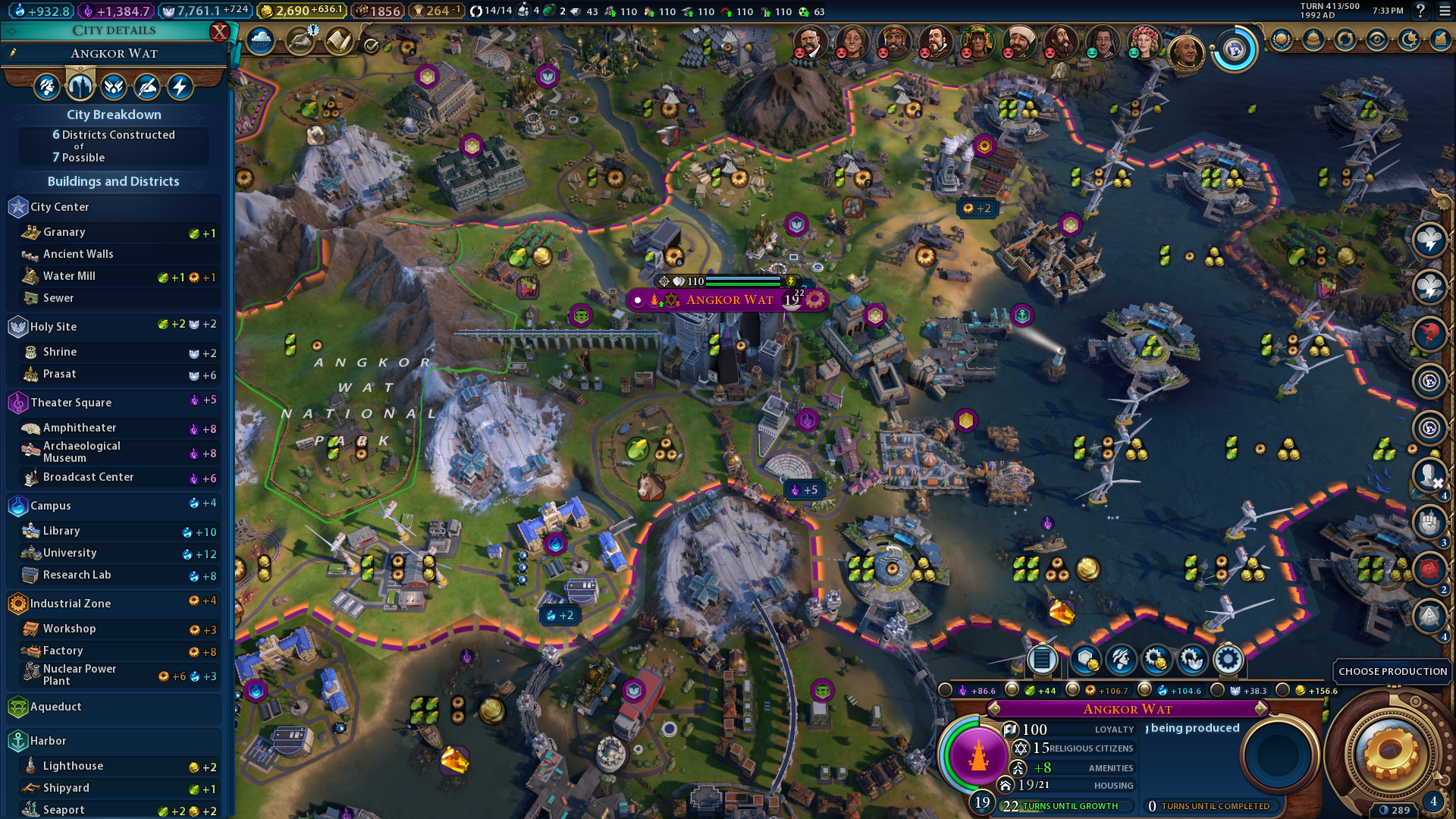Open the climate rain cloud panel
The width and height of the screenshot is (1456, 819).
[x=260, y=42]
